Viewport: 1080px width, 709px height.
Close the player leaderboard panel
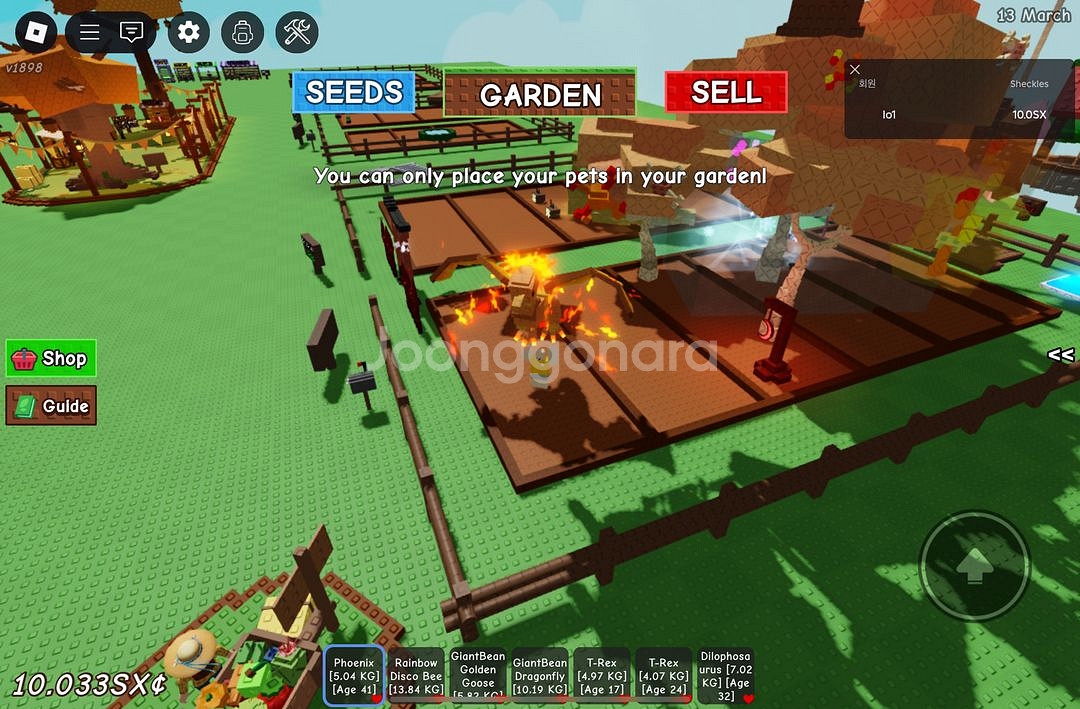pyautogui.click(x=855, y=69)
